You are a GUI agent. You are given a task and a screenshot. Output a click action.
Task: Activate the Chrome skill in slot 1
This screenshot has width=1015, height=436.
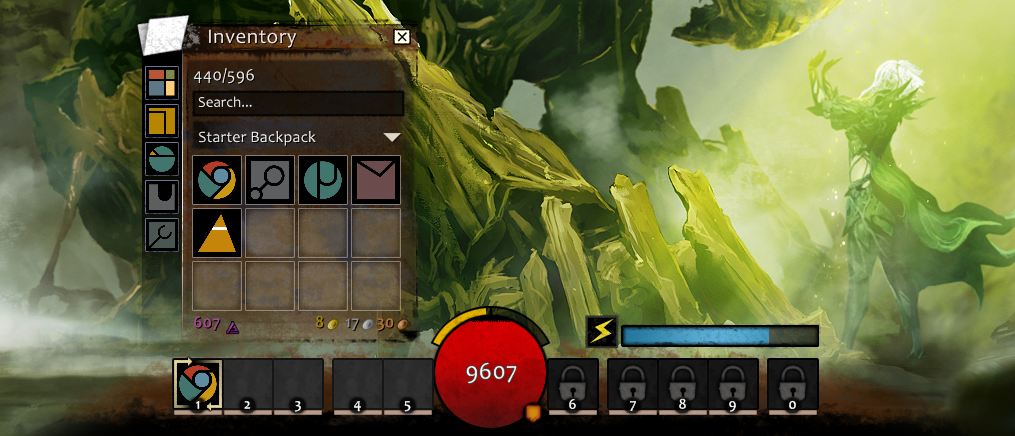click(x=198, y=384)
